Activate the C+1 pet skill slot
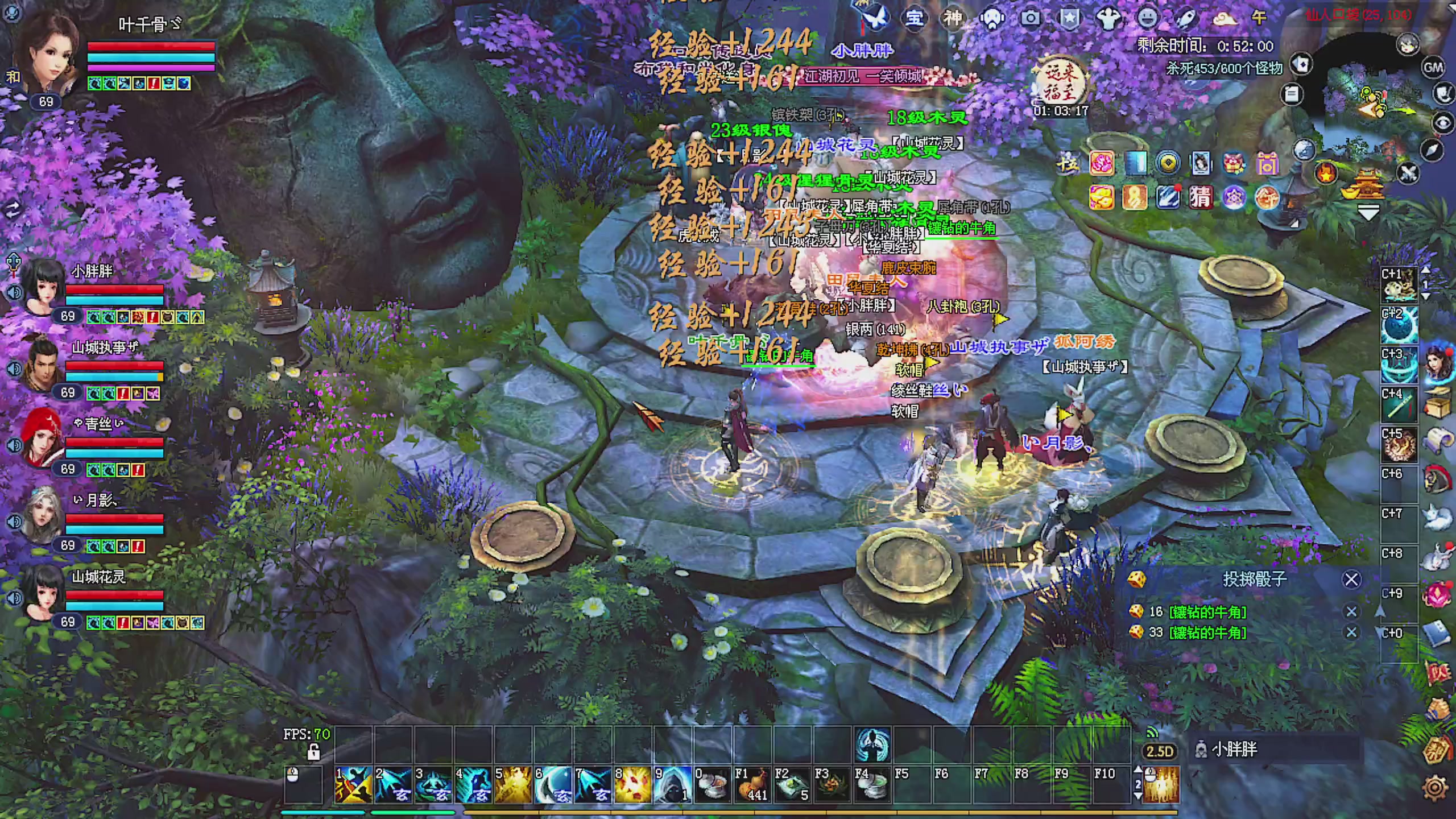The width and height of the screenshot is (1456, 819). tap(1399, 284)
